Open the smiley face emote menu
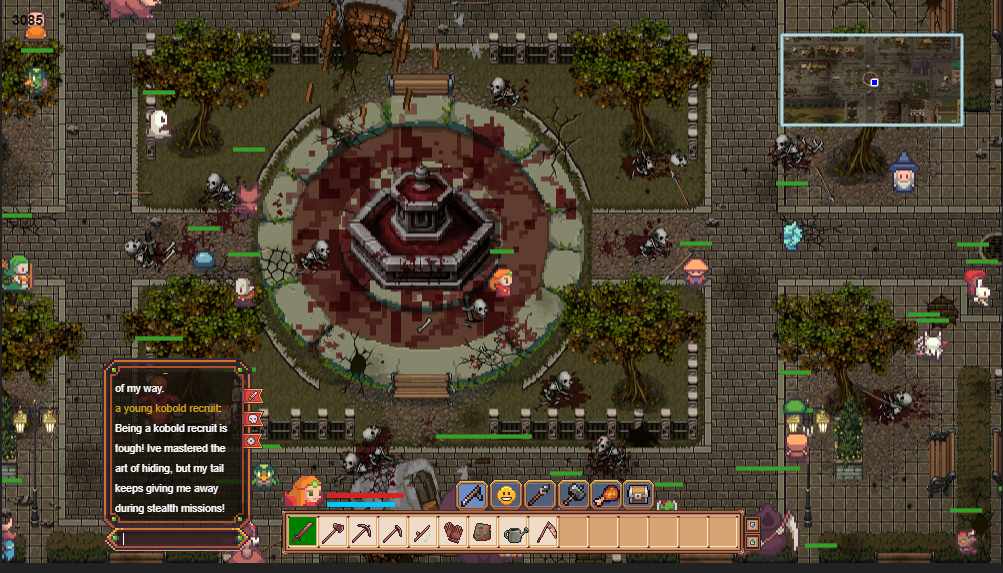1003x573 pixels. tap(507, 494)
